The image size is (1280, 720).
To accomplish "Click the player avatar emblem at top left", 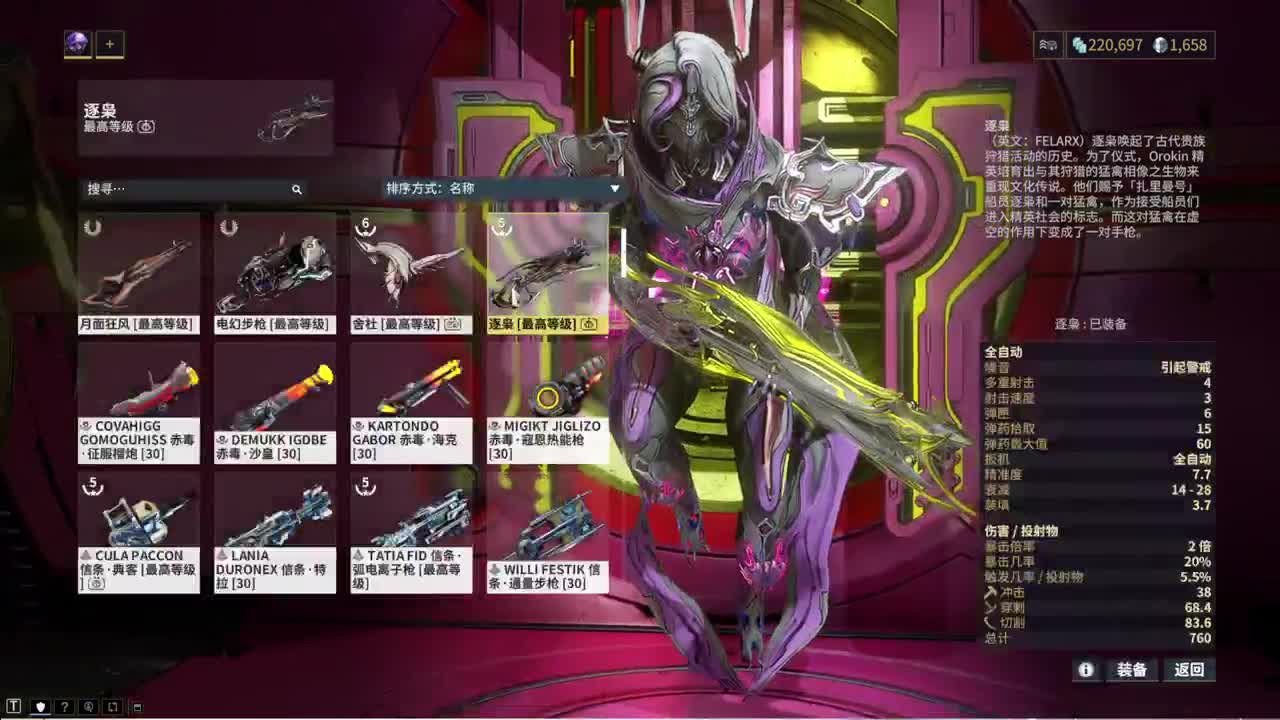I will [75, 43].
